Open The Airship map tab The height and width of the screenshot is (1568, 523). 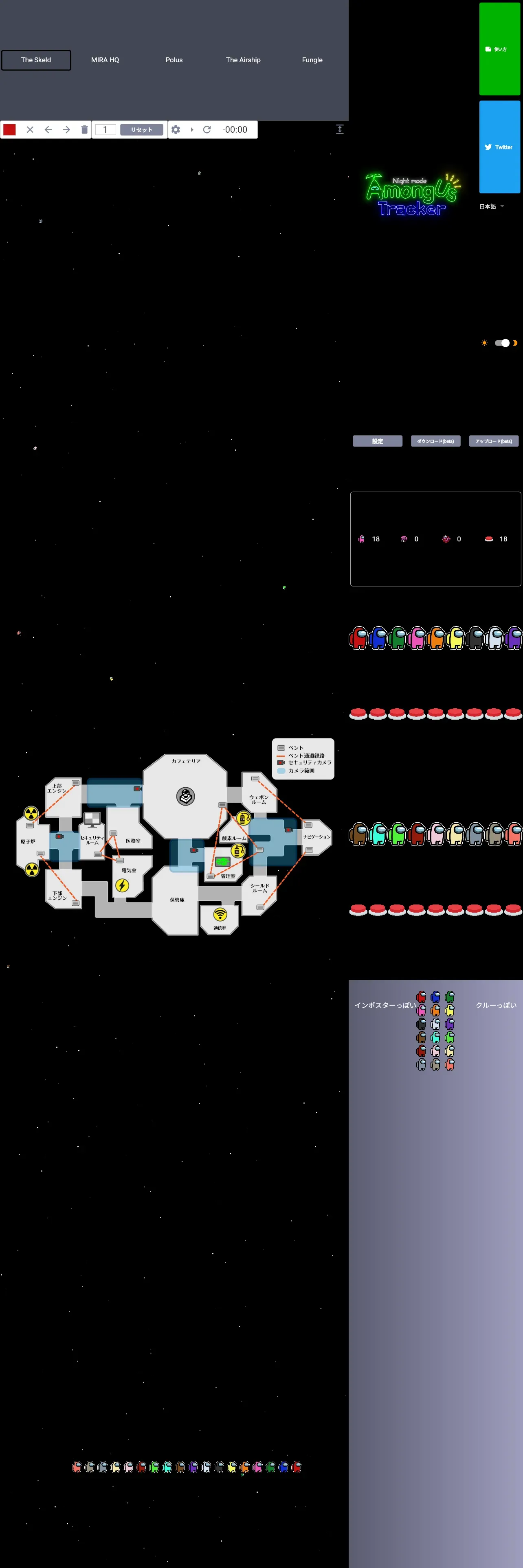pyautogui.click(x=243, y=60)
